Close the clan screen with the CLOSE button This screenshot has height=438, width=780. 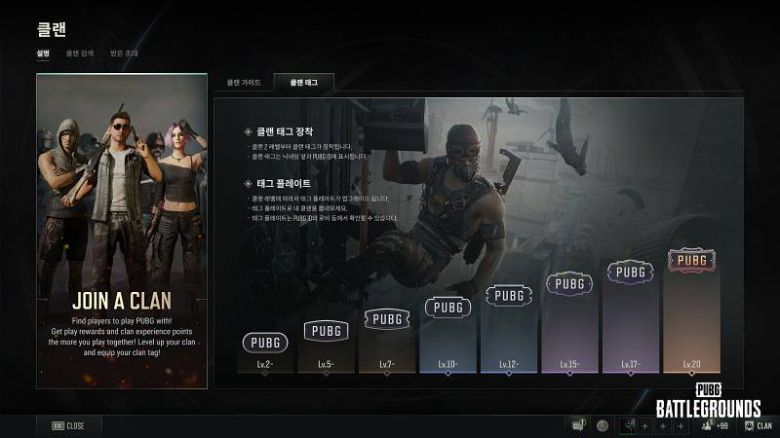pos(68,425)
